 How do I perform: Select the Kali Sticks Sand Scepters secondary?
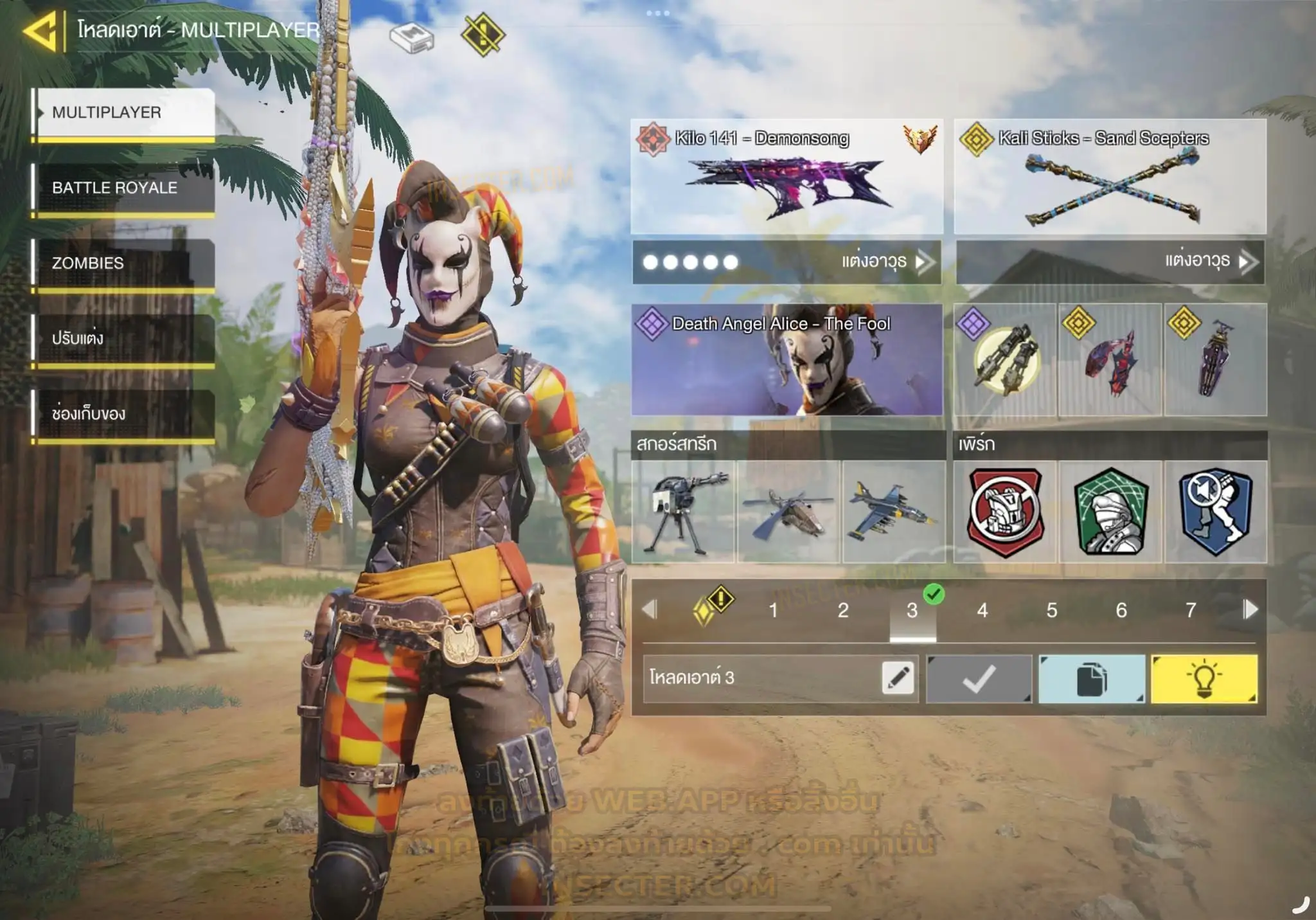coord(1110,177)
